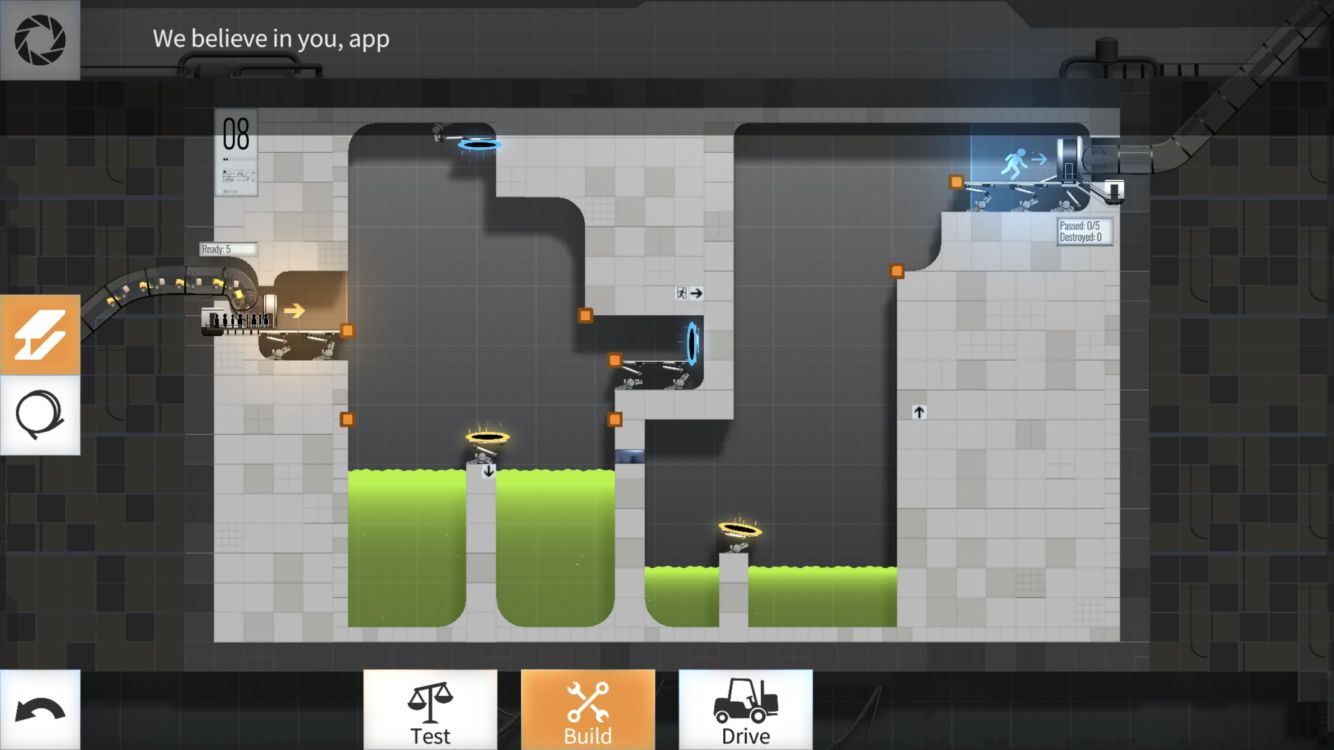Undo the last build action
The width and height of the screenshot is (1334, 750).
[40, 710]
